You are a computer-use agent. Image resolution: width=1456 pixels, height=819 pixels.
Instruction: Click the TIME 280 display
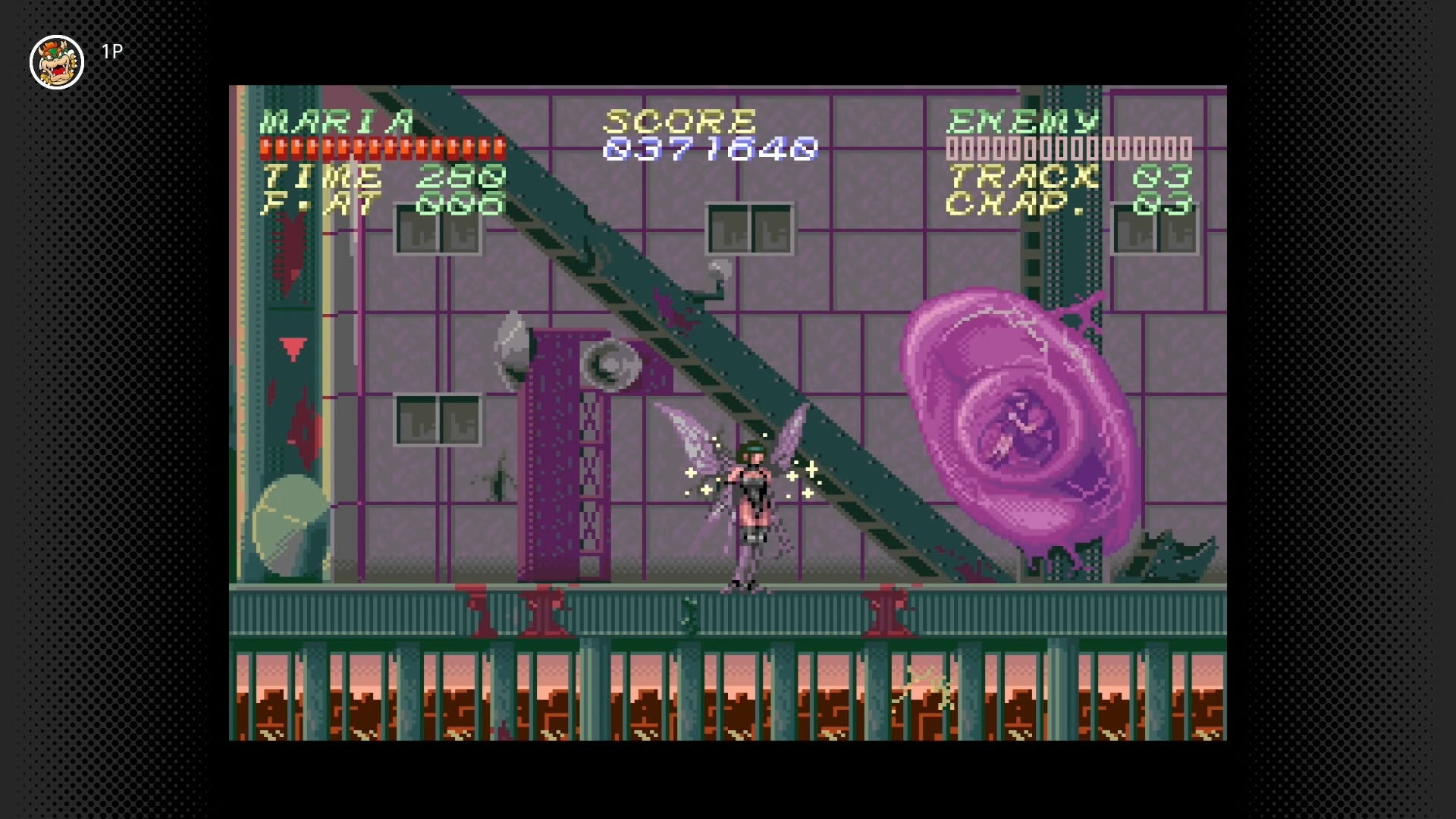(x=379, y=177)
